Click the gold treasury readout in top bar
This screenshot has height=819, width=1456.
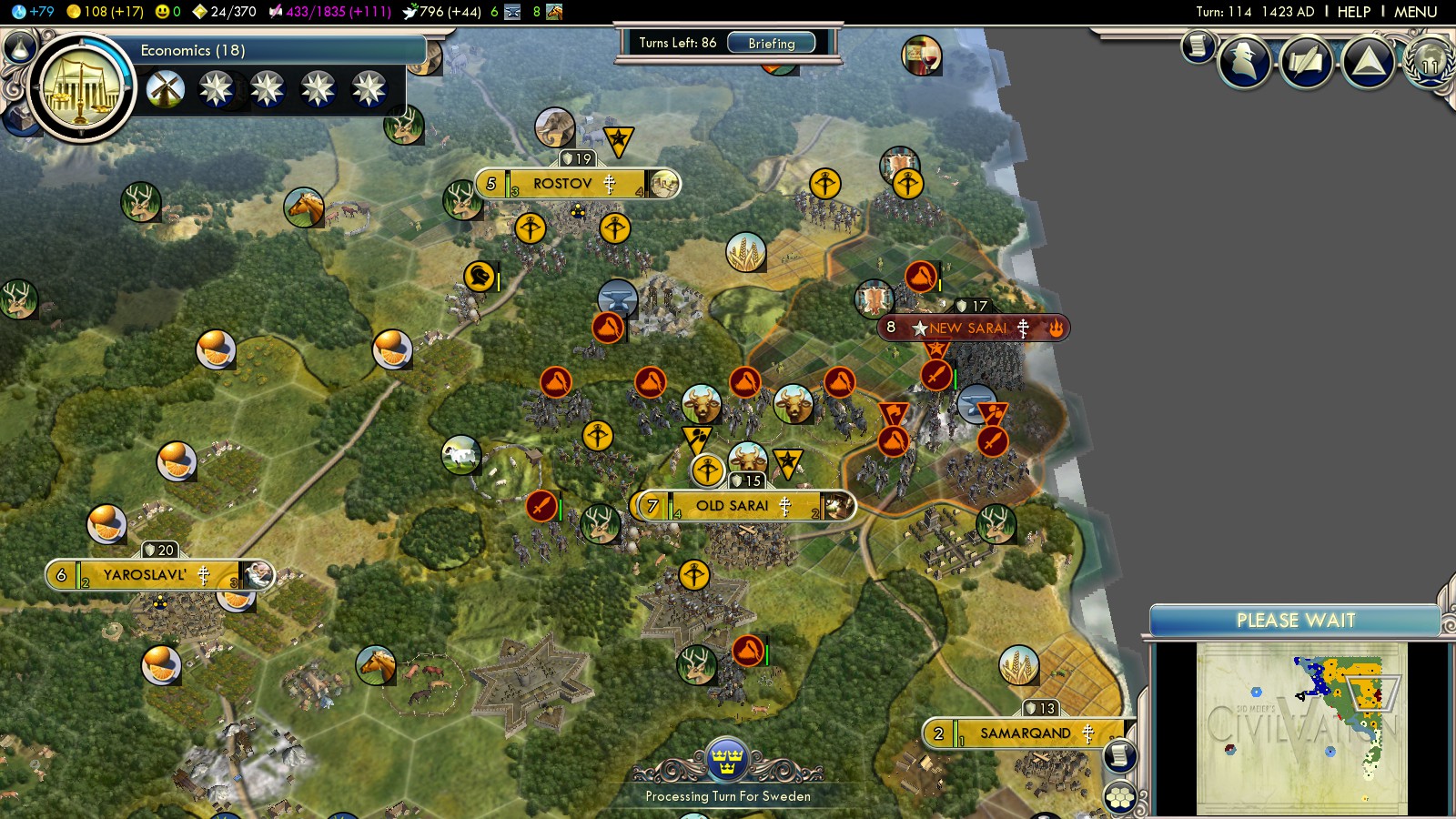coord(106,12)
